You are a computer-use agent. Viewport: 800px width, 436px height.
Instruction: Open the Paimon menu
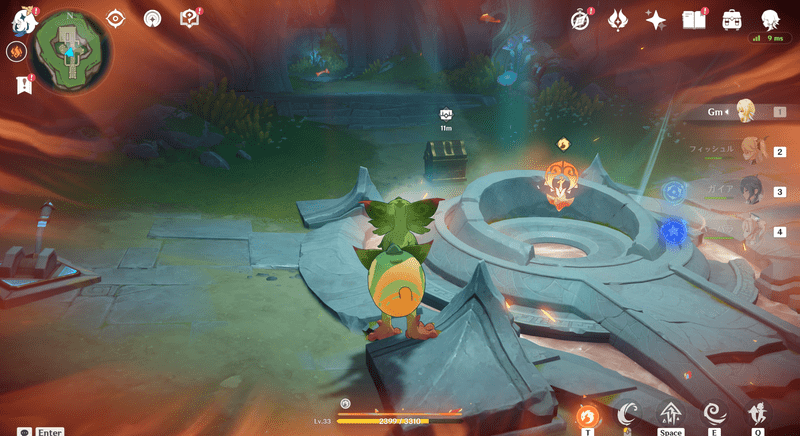pyautogui.click(x=17, y=19)
